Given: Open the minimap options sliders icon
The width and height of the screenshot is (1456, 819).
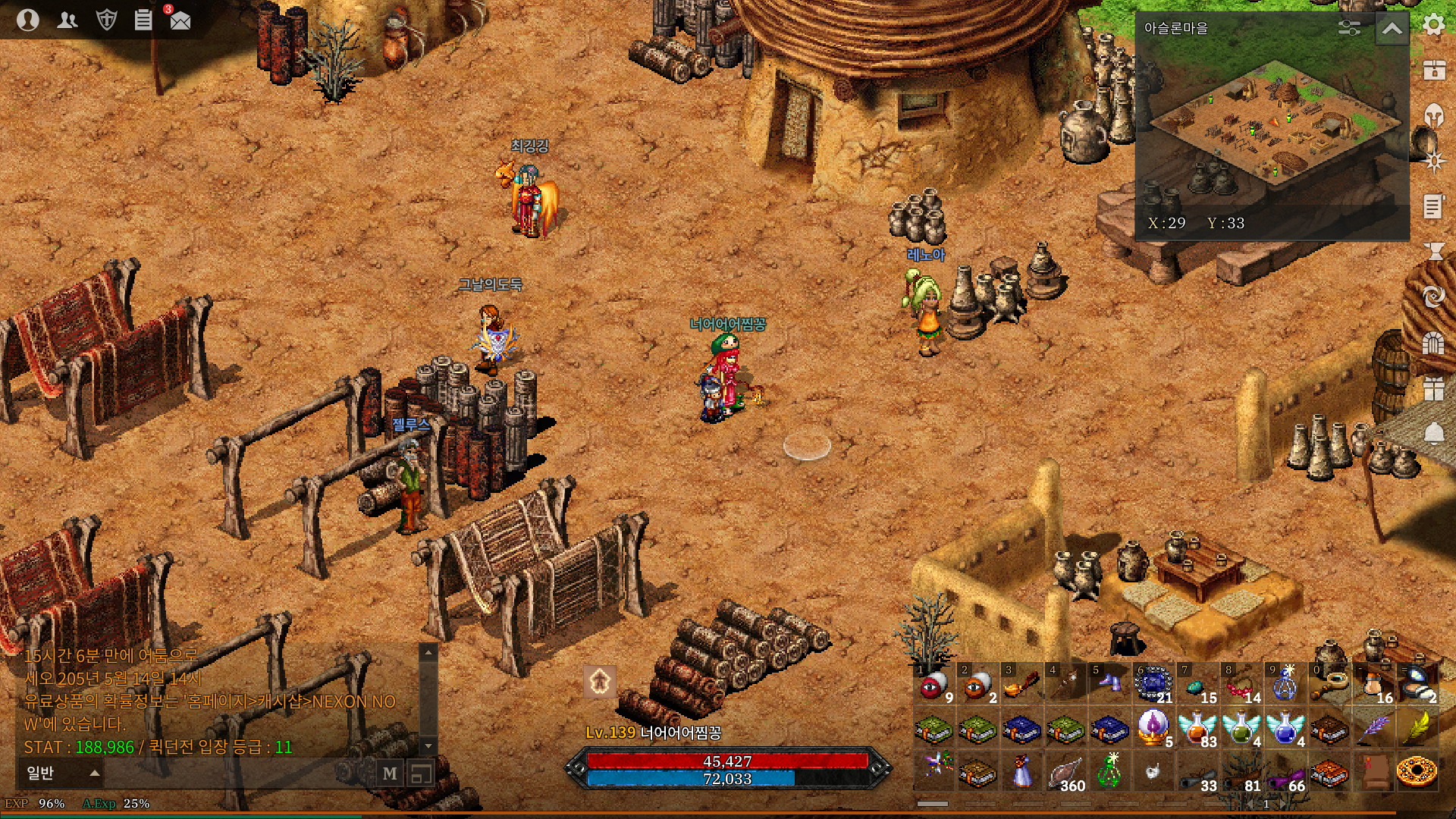Looking at the screenshot, I should [1349, 28].
